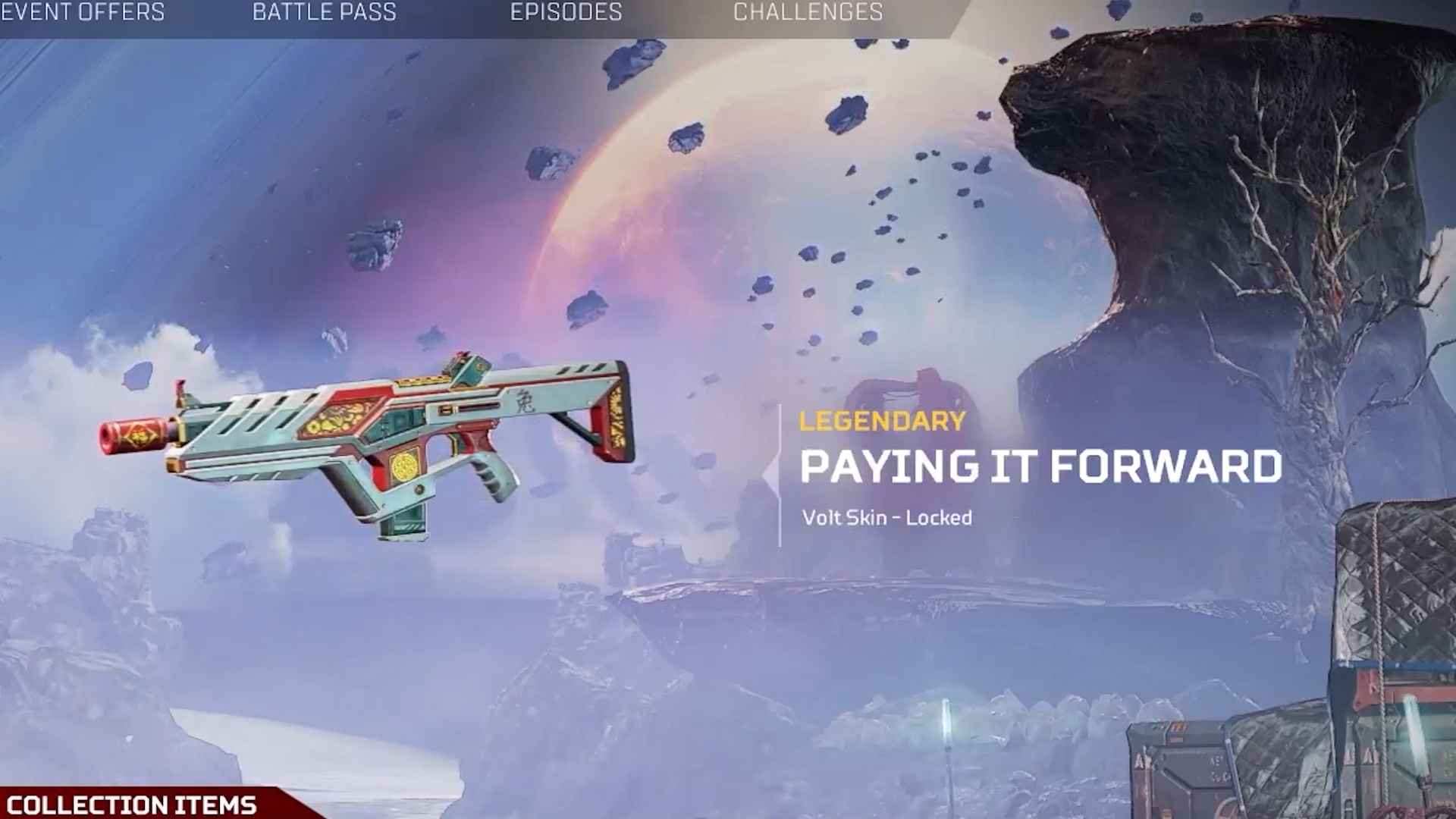Select the Episodes tab
This screenshot has height=819, width=1456.
(566, 13)
